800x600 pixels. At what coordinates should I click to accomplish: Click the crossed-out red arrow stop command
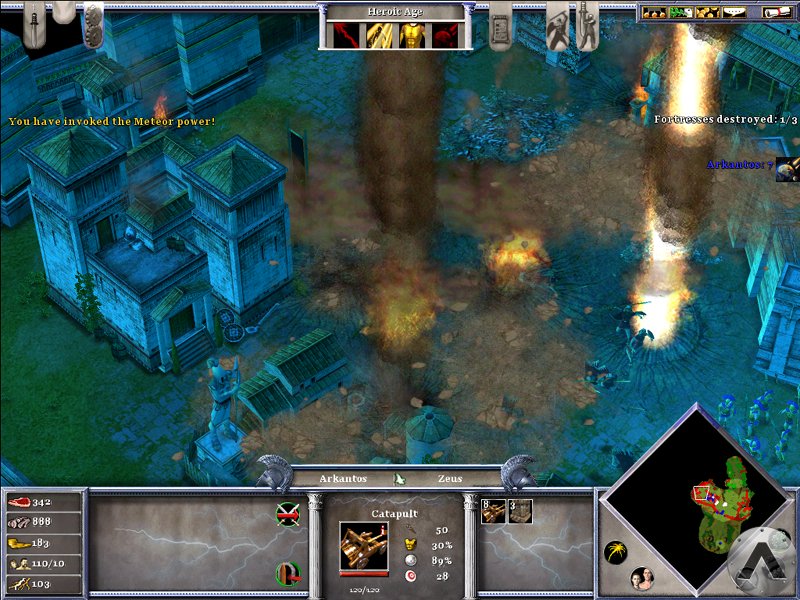pyautogui.click(x=288, y=514)
